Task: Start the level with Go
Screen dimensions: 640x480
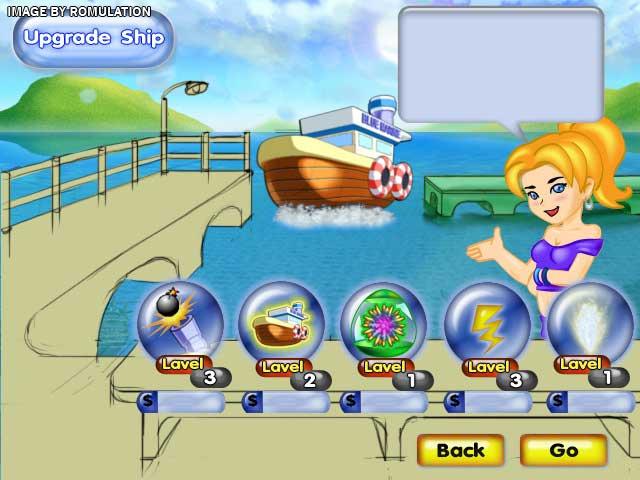Action: 563,450
